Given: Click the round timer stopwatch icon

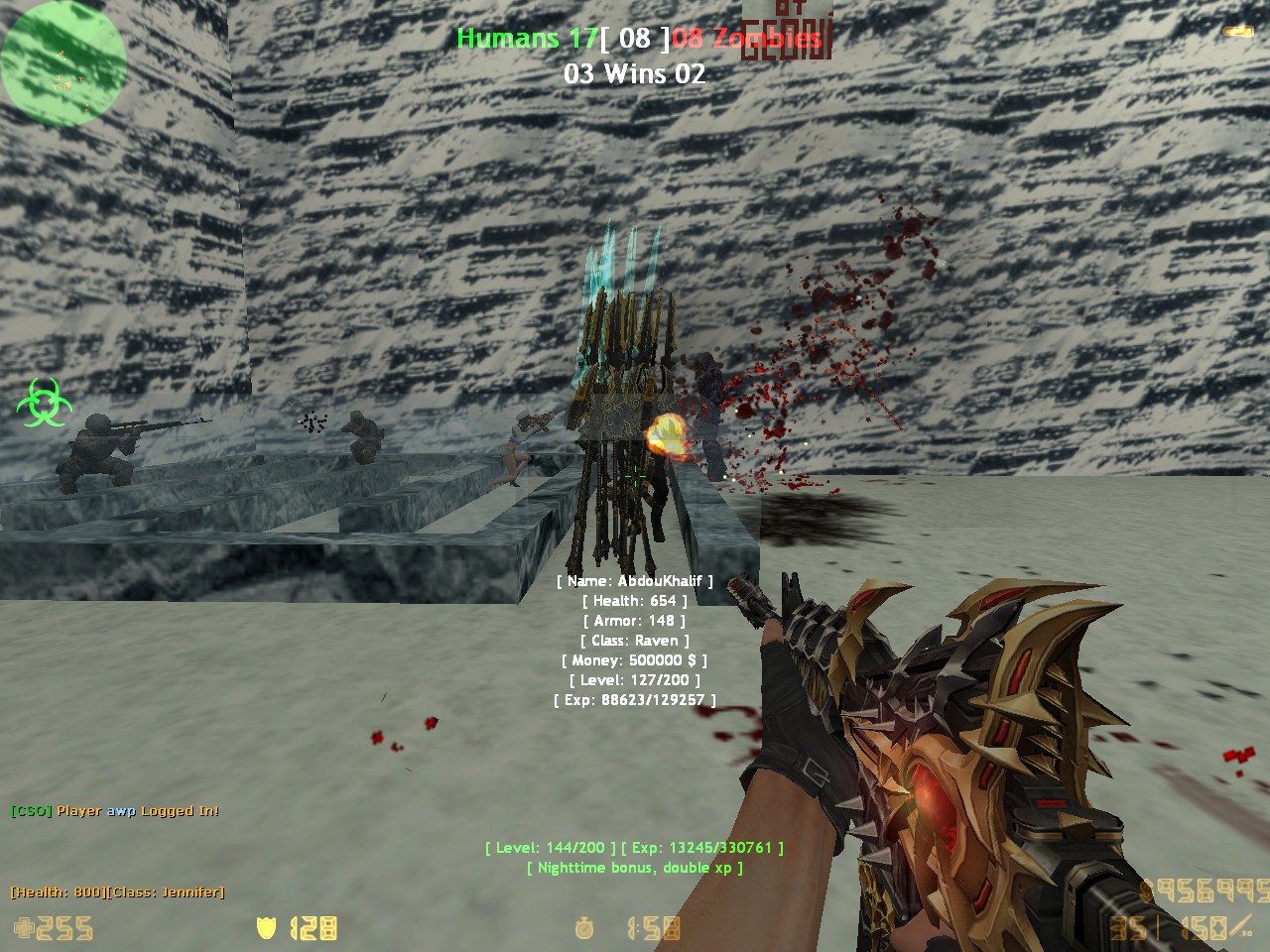Looking at the screenshot, I should [x=584, y=928].
